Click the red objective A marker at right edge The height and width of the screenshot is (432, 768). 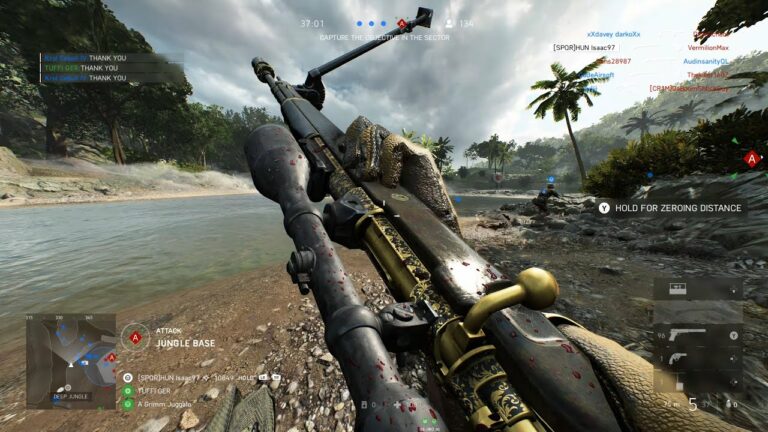750,158
